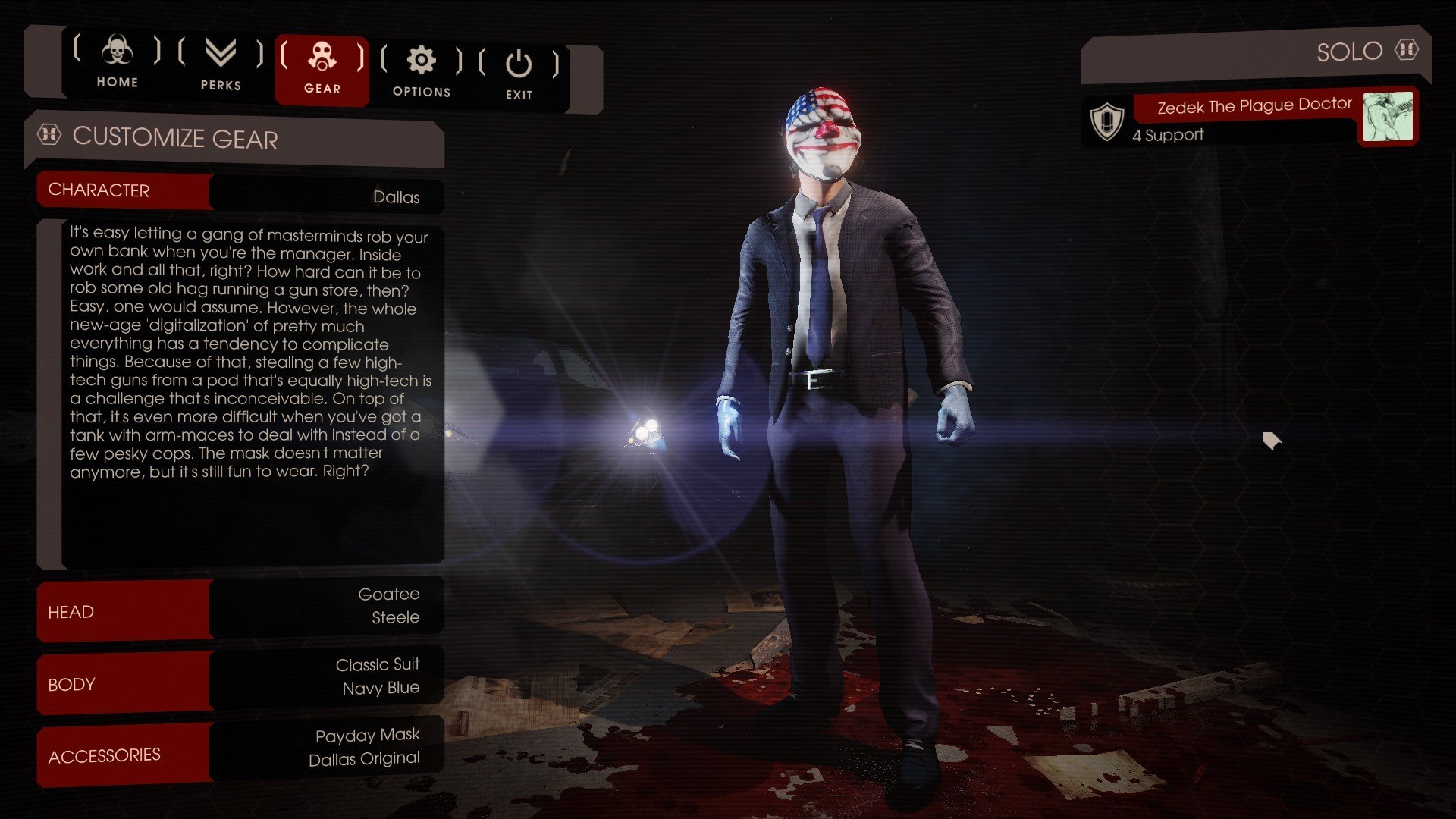Click the Support perk shield icon
The height and width of the screenshot is (819, 1456).
tap(1106, 121)
